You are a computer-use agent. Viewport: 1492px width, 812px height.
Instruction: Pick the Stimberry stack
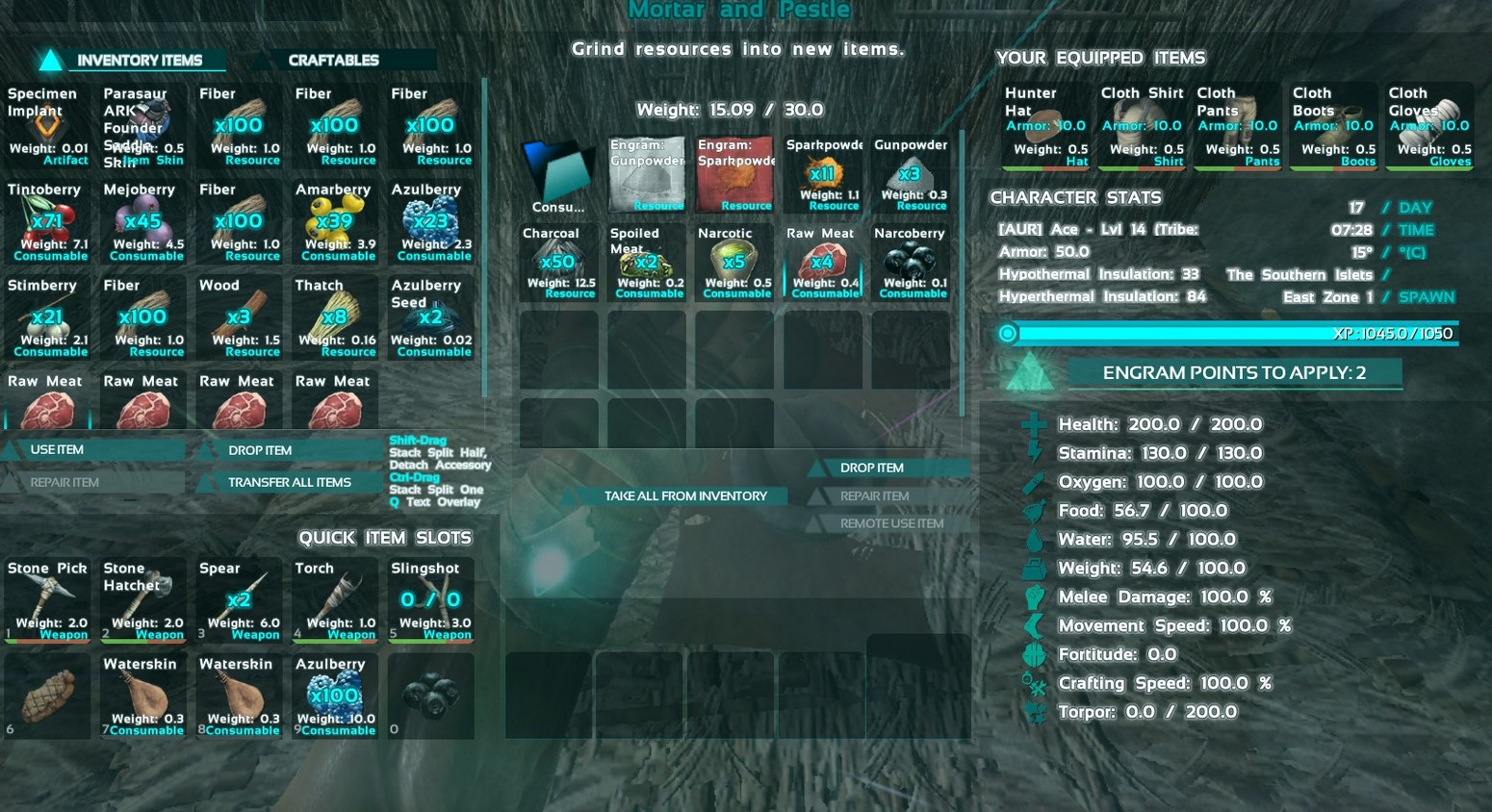pos(47,317)
